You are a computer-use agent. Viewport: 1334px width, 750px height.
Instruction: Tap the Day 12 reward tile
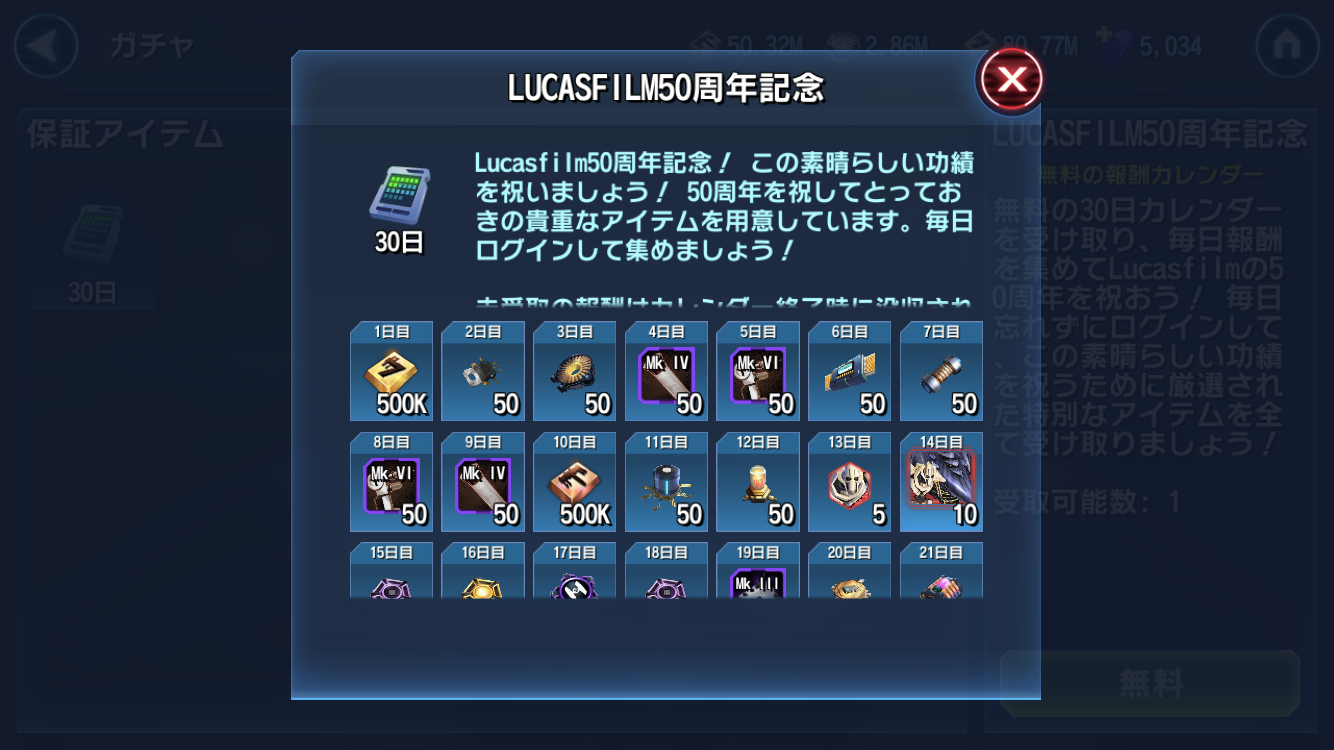tap(758, 482)
